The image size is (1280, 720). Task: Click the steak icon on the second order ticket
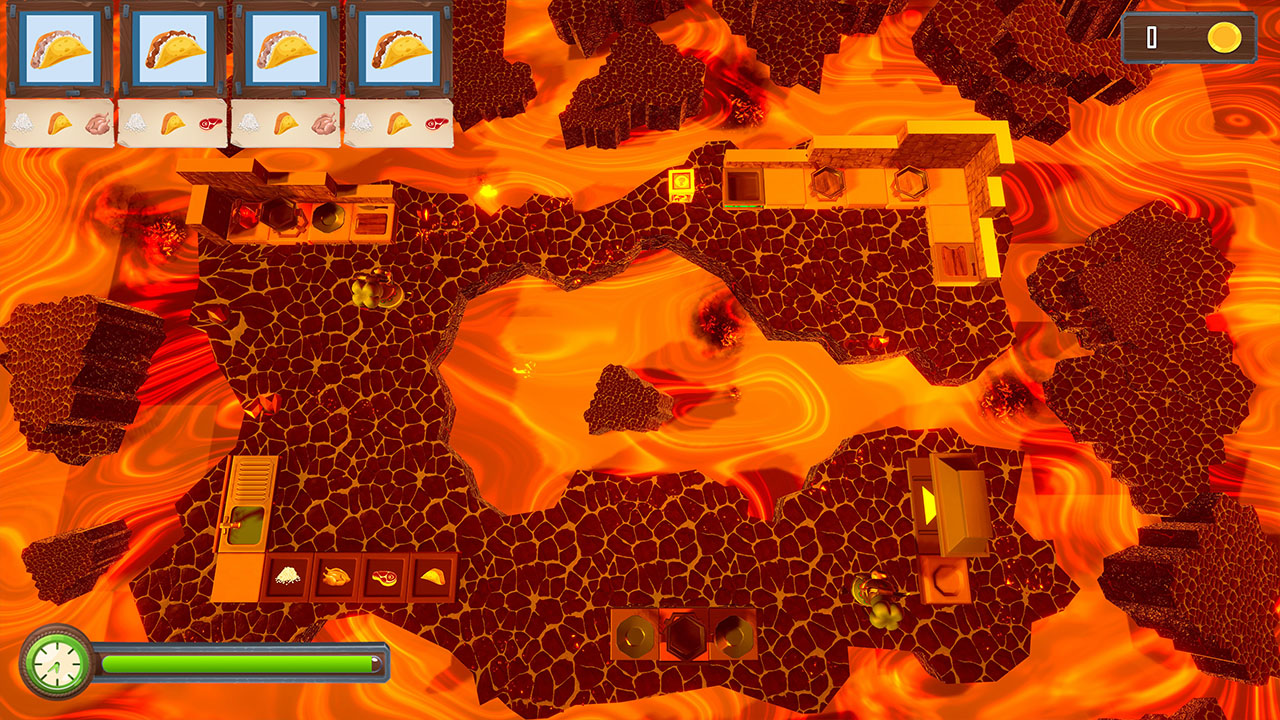pyautogui.click(x=209, y=123)
